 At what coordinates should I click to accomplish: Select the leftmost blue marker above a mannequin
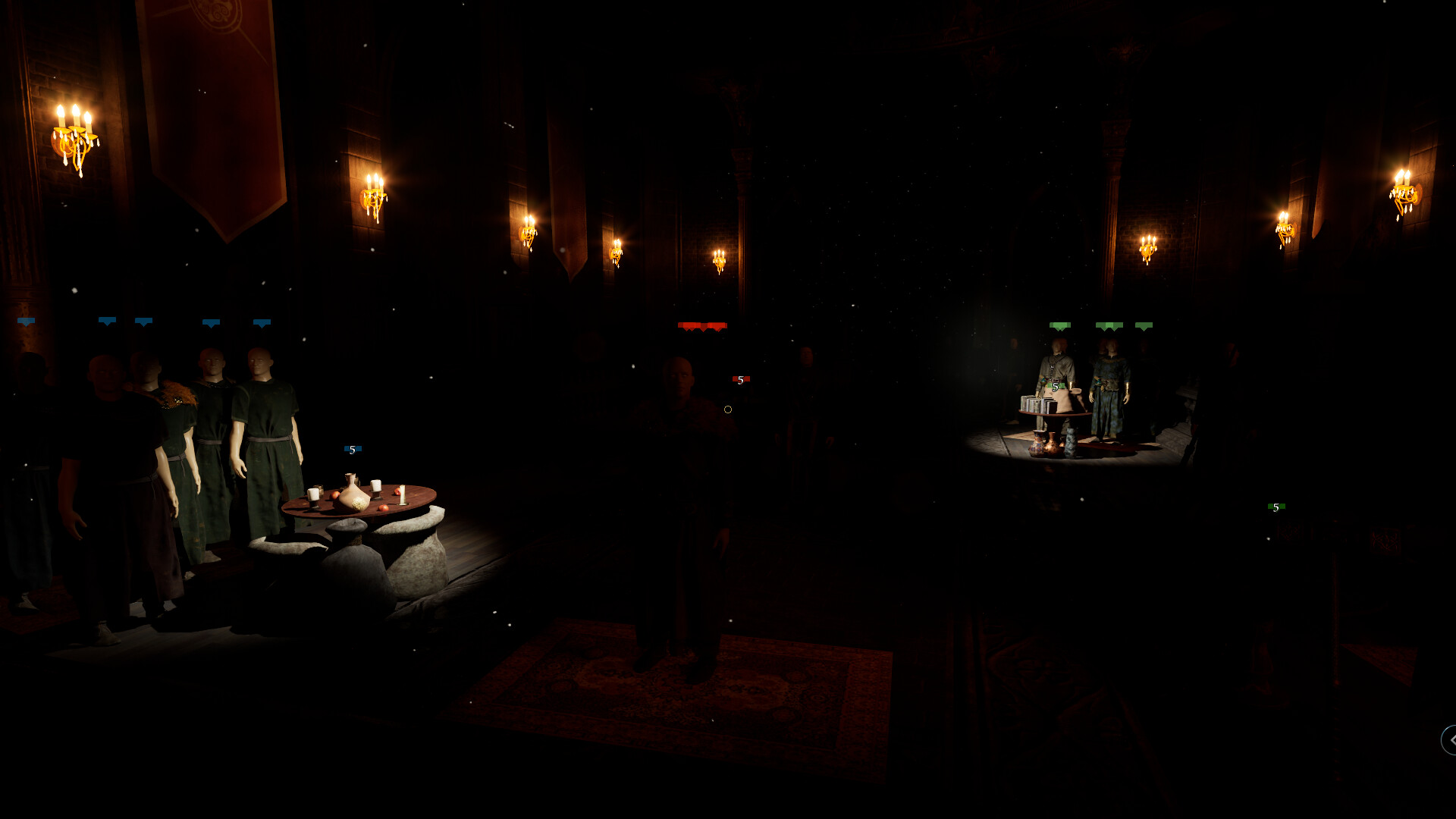(27, 322)
